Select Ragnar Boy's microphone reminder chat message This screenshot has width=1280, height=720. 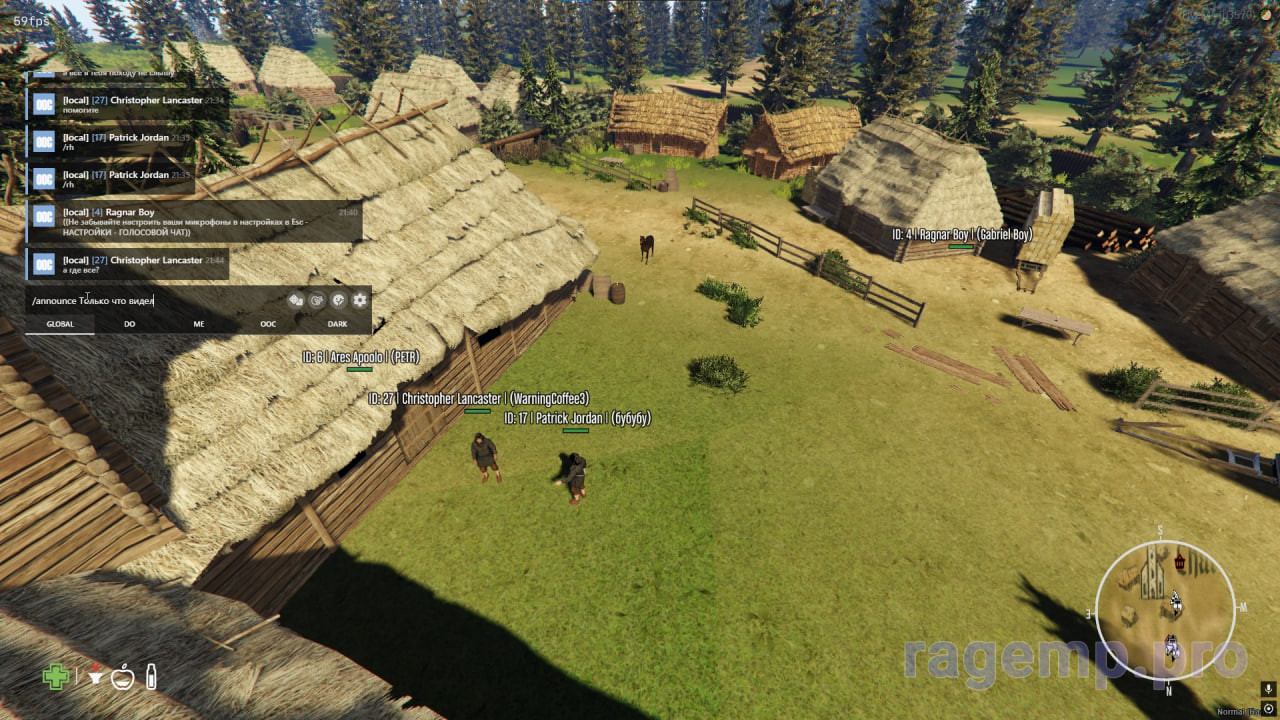point(195,221)
